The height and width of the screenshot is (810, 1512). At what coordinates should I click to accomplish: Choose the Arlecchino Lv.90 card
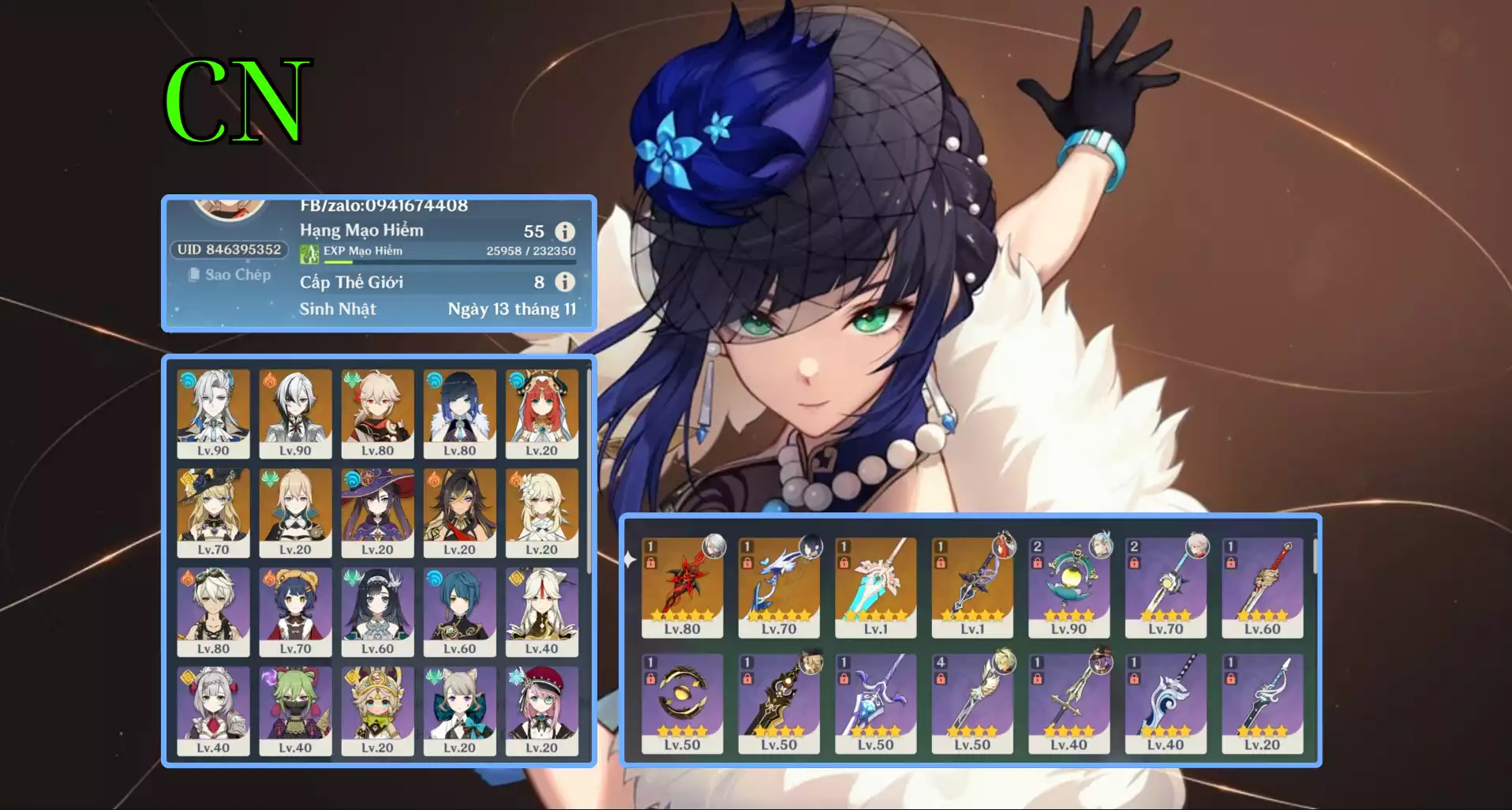295,414
